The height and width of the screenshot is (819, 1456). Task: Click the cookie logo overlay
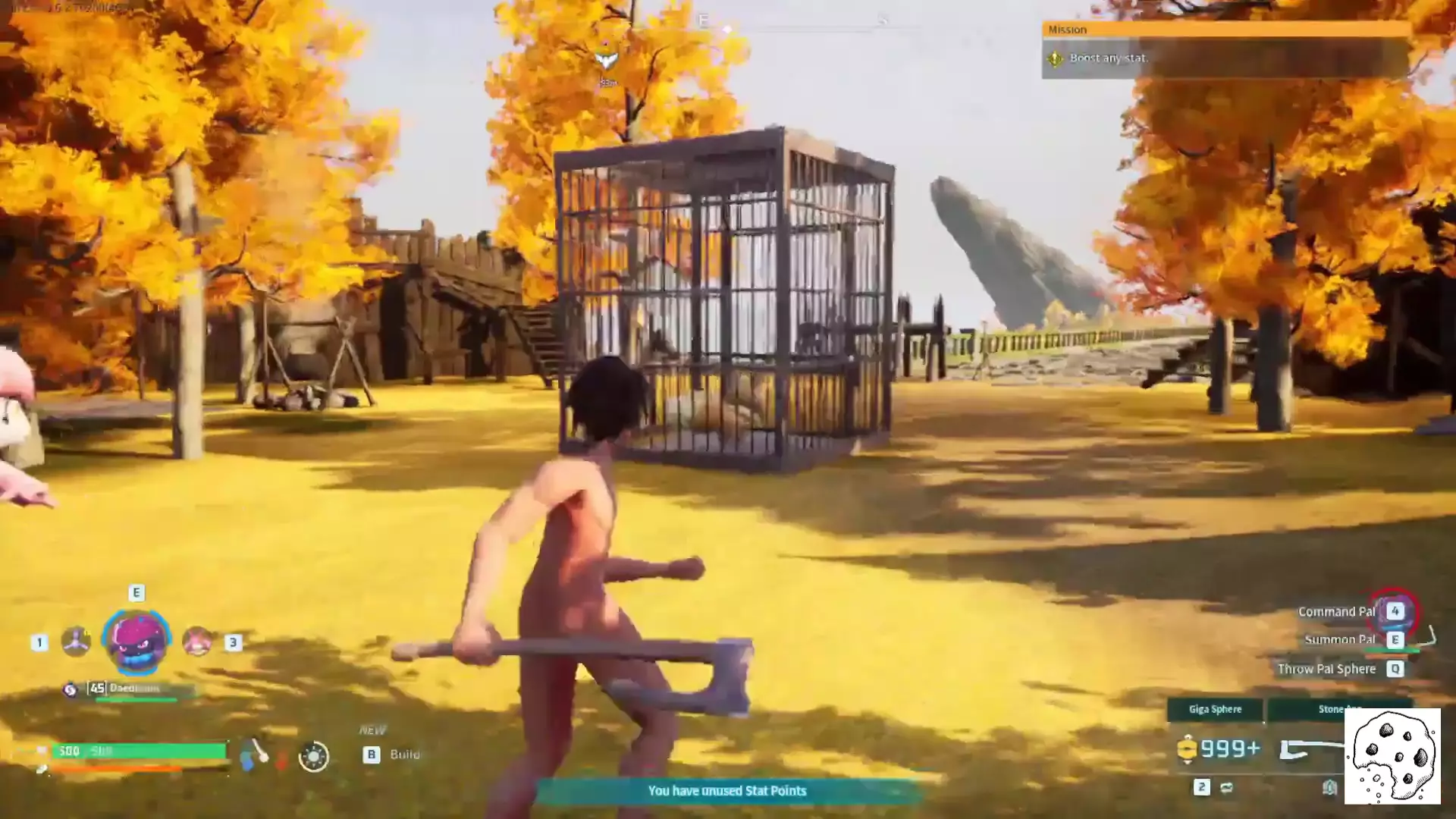click(1392, 756)
